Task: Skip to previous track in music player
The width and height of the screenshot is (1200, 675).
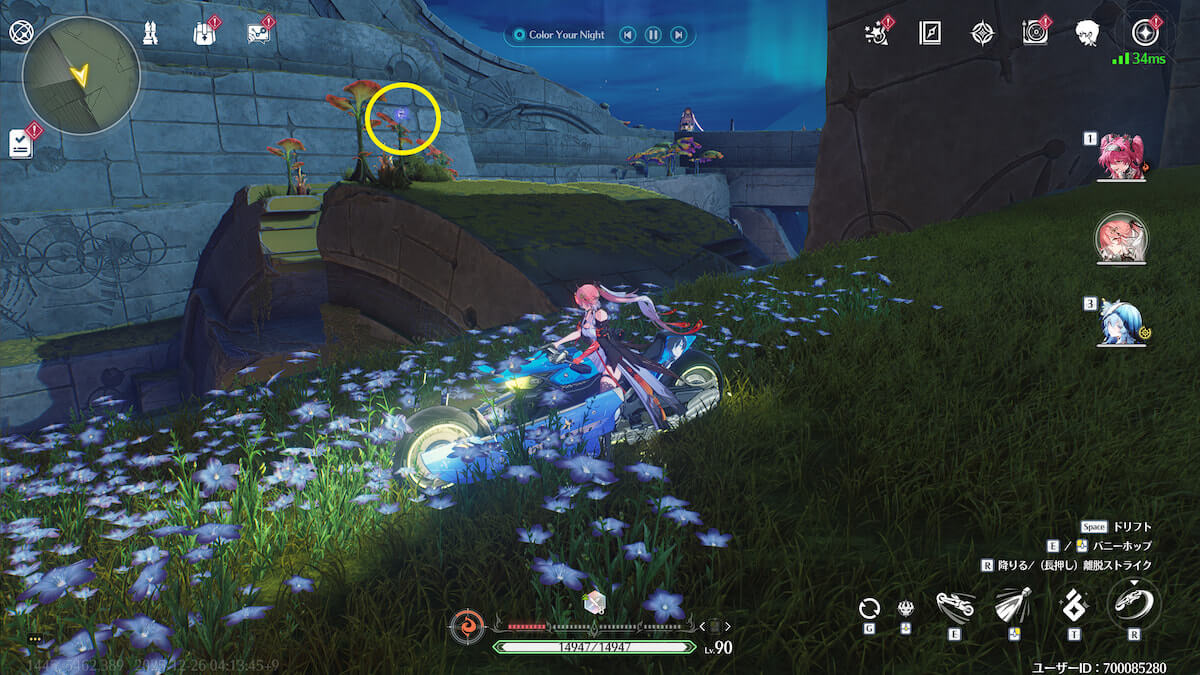Action: 627,35
